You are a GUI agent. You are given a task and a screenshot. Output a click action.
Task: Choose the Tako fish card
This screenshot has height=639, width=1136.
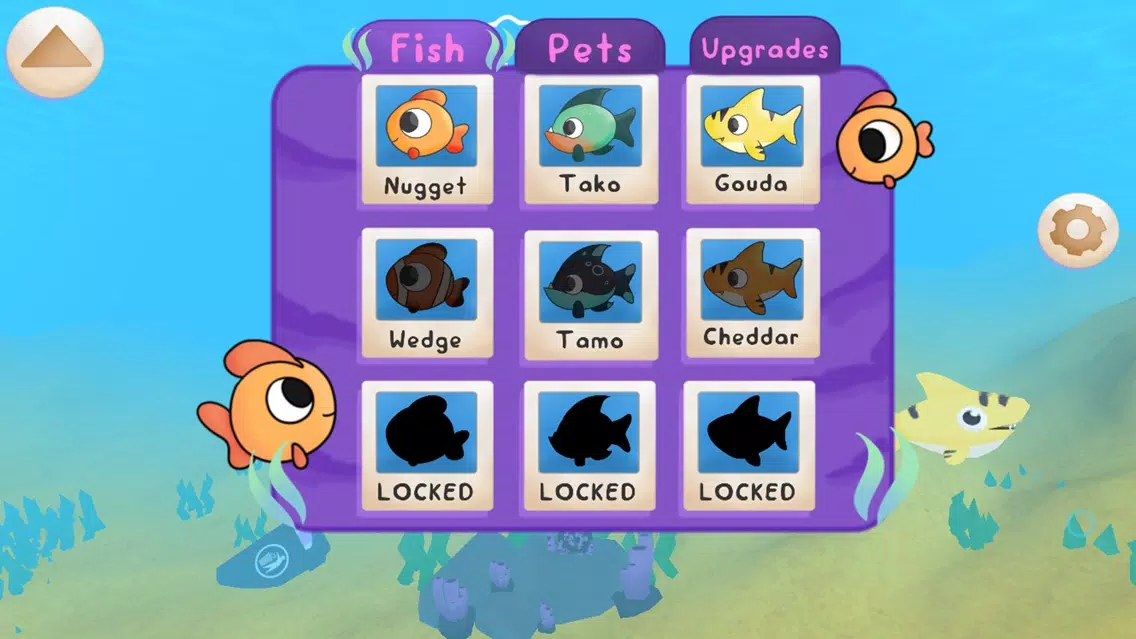click(x=589, y=140)
